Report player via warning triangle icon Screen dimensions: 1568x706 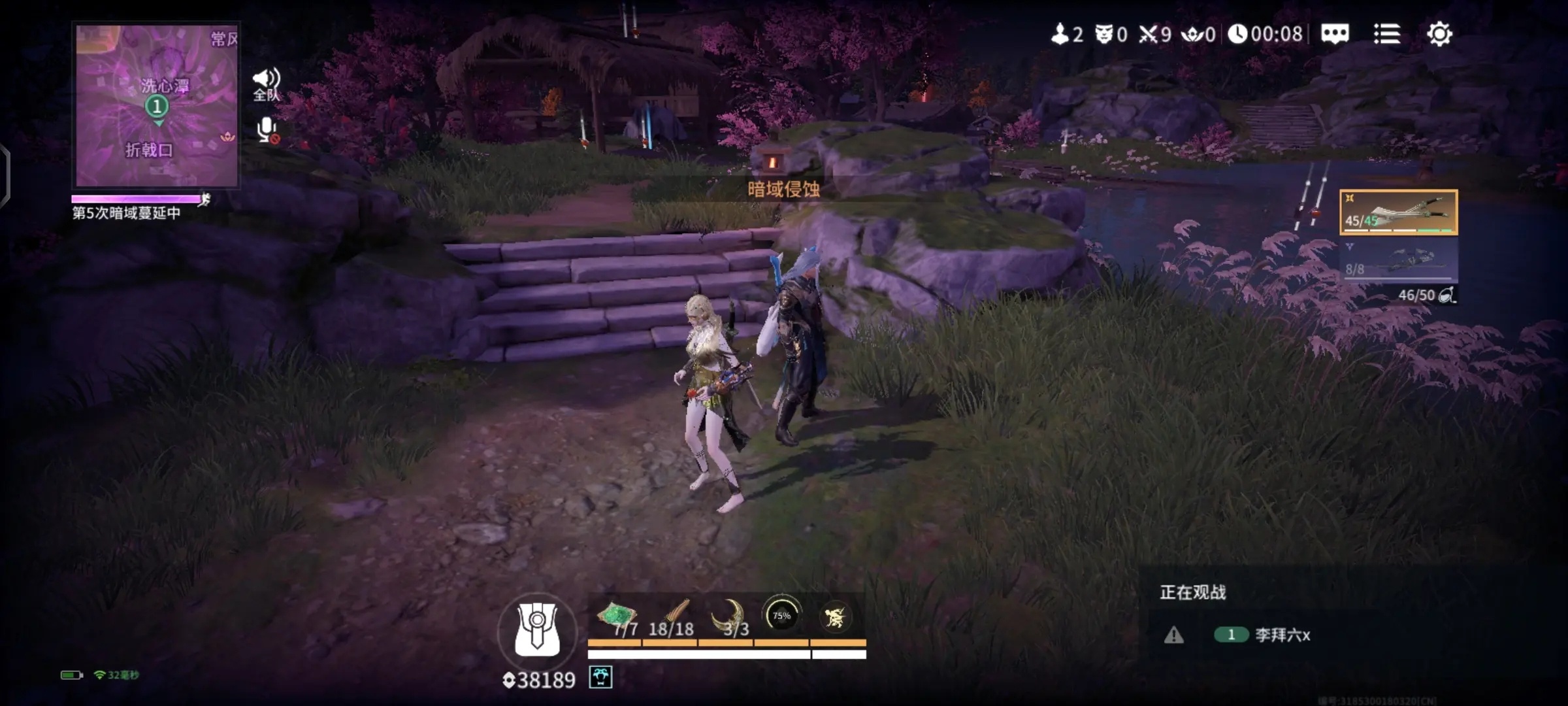tap(1174, 635)
